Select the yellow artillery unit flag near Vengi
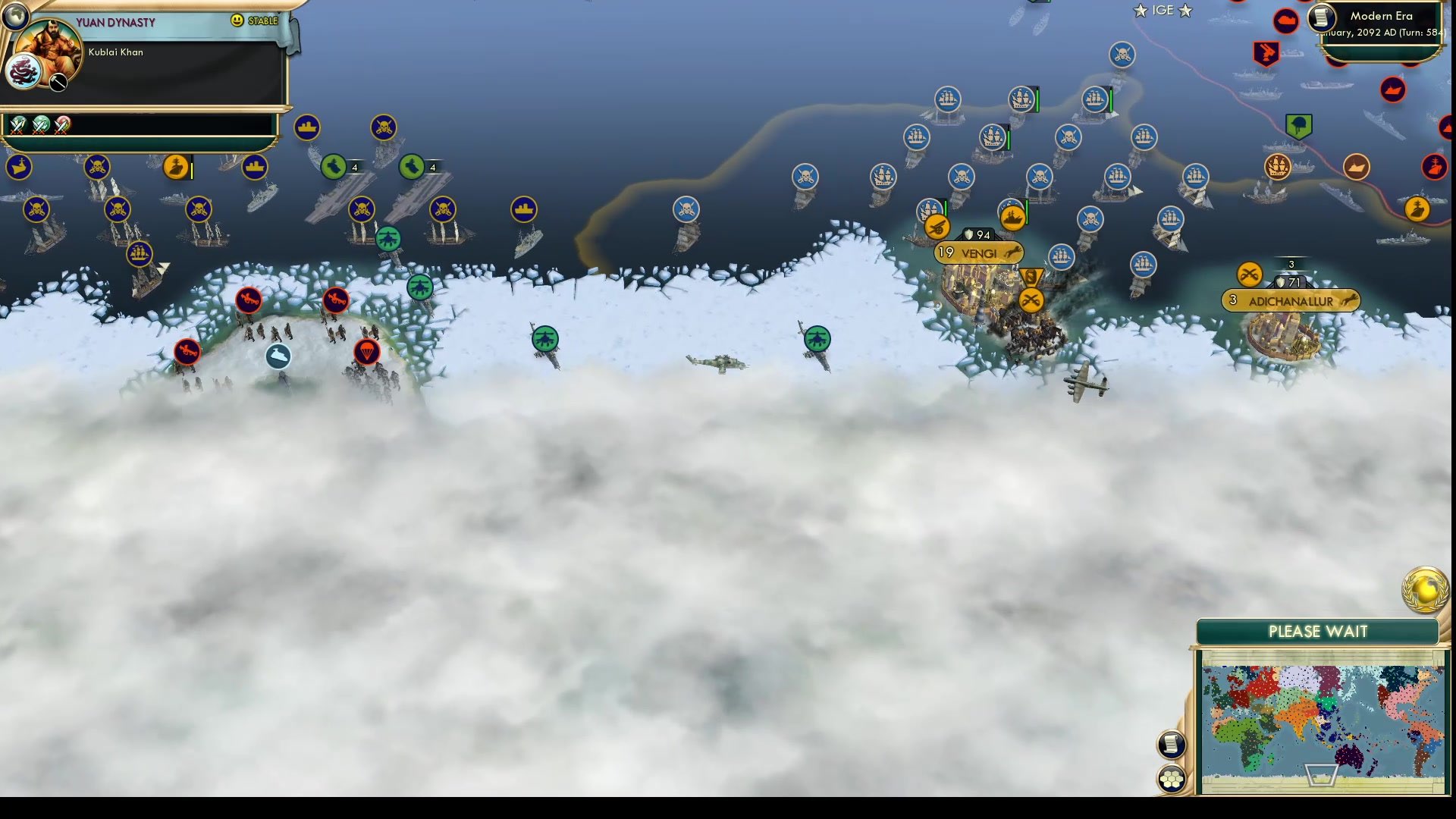 (x=936, y=227)
